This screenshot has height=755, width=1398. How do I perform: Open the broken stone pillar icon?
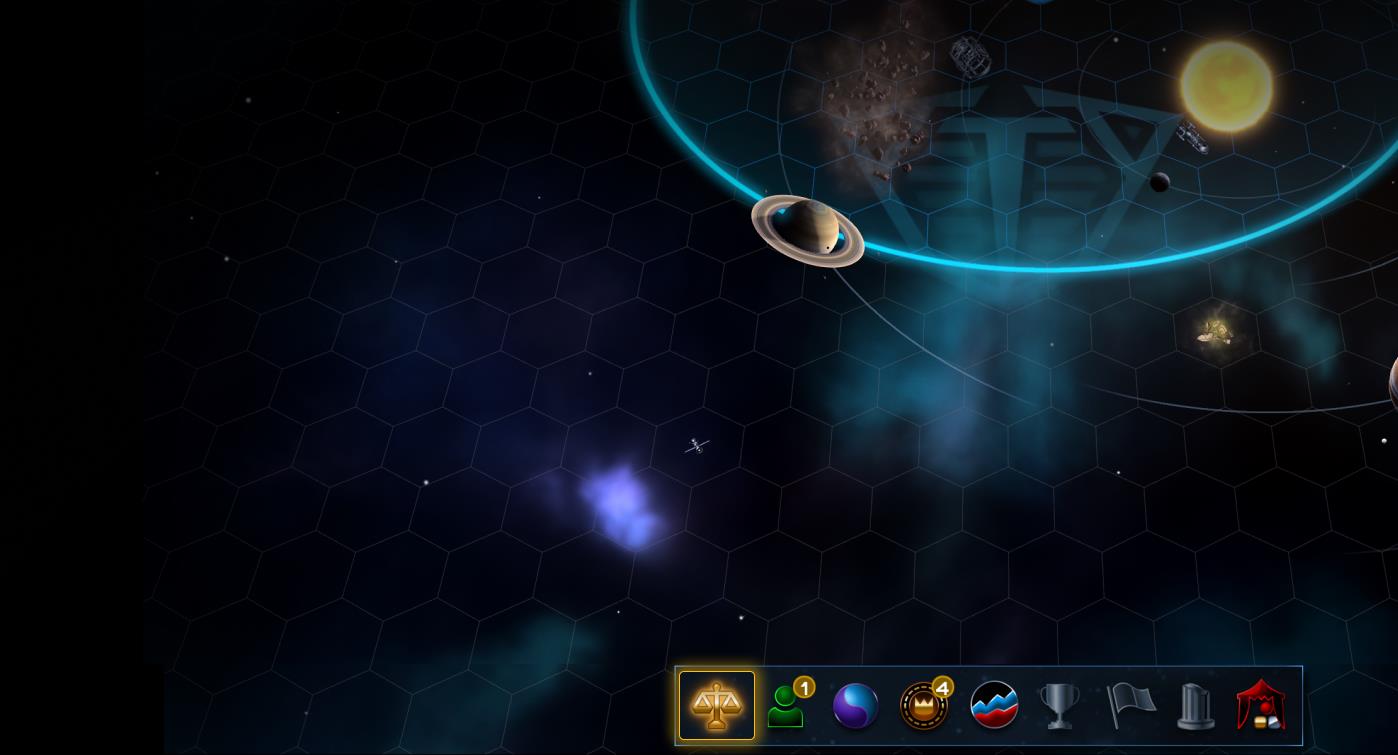pyautogui.click(x=1196, y=706)
